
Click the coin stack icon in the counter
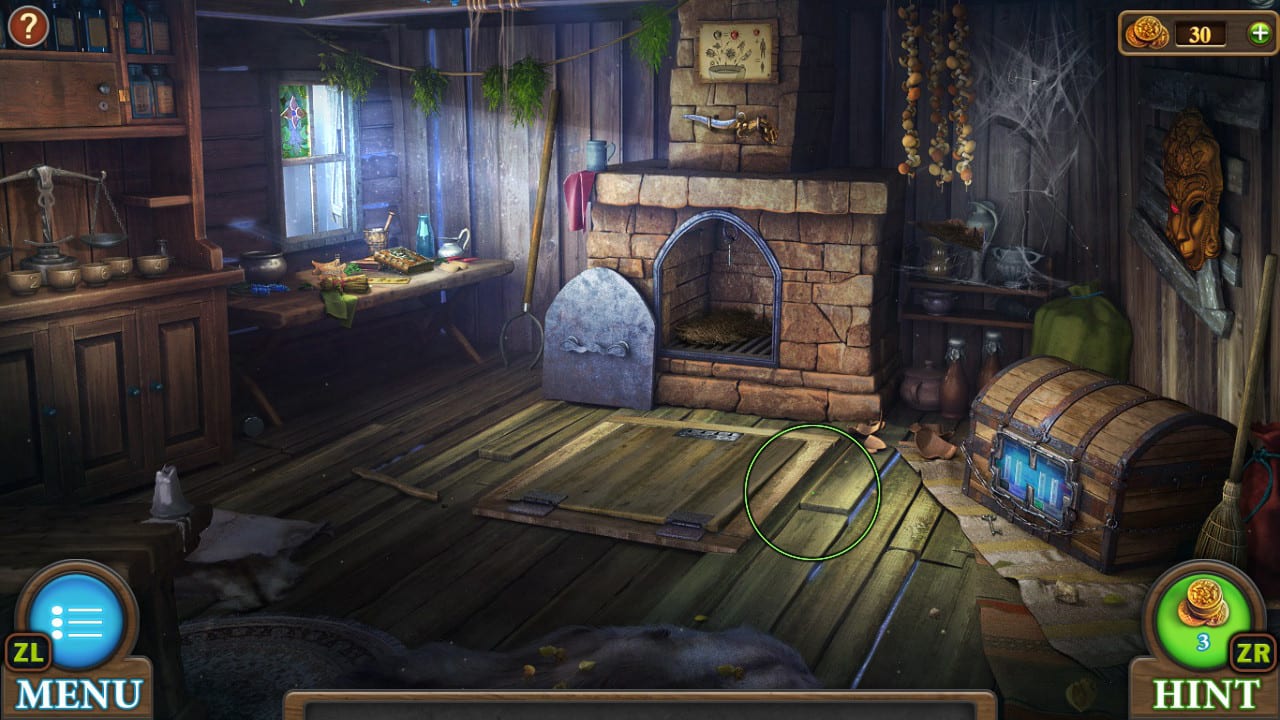coord(1146,33)
